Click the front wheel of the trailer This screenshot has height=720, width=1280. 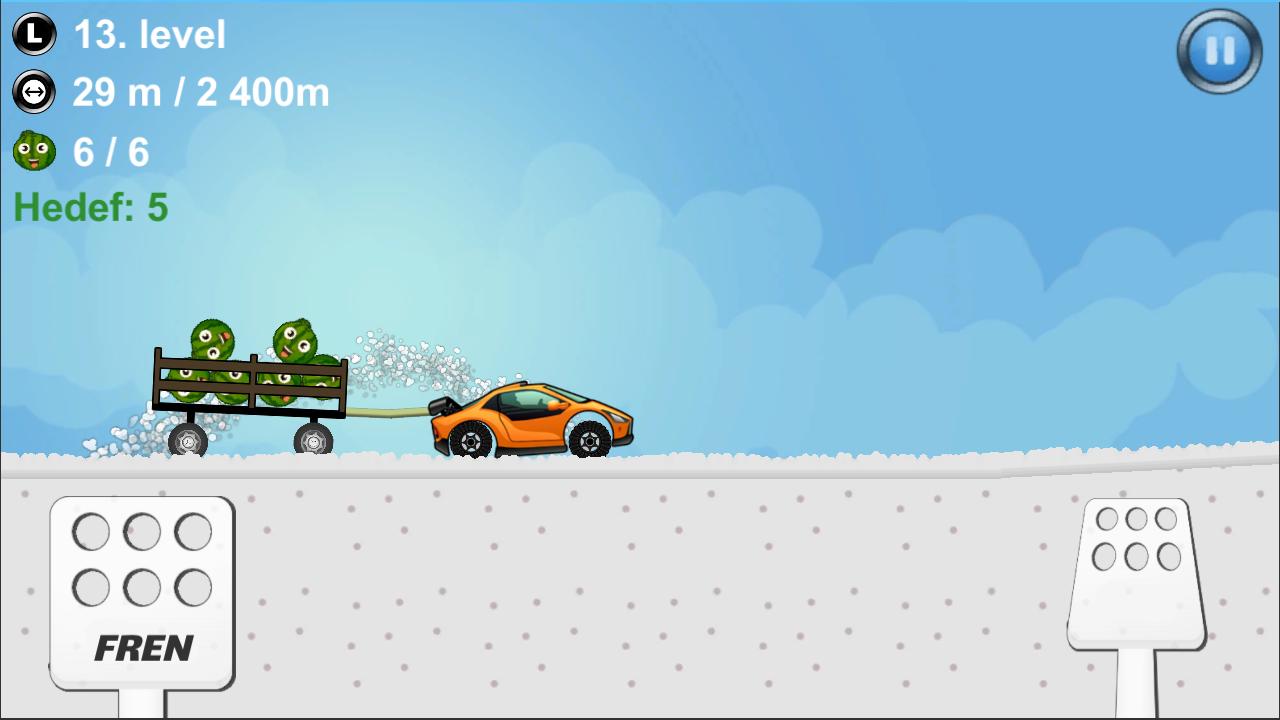pos(315,440)
